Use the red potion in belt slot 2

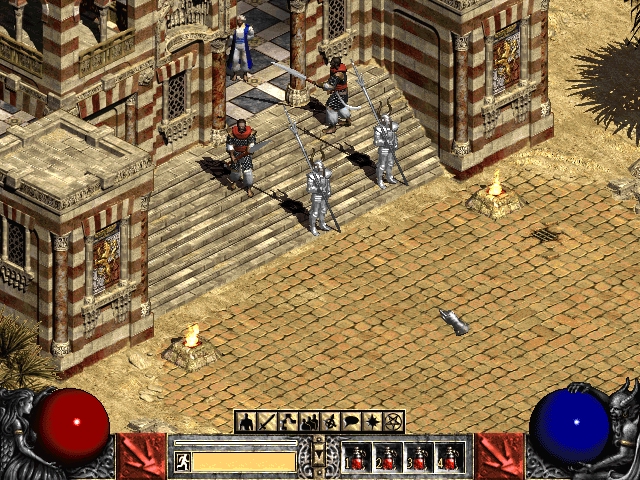pos(389,458)
